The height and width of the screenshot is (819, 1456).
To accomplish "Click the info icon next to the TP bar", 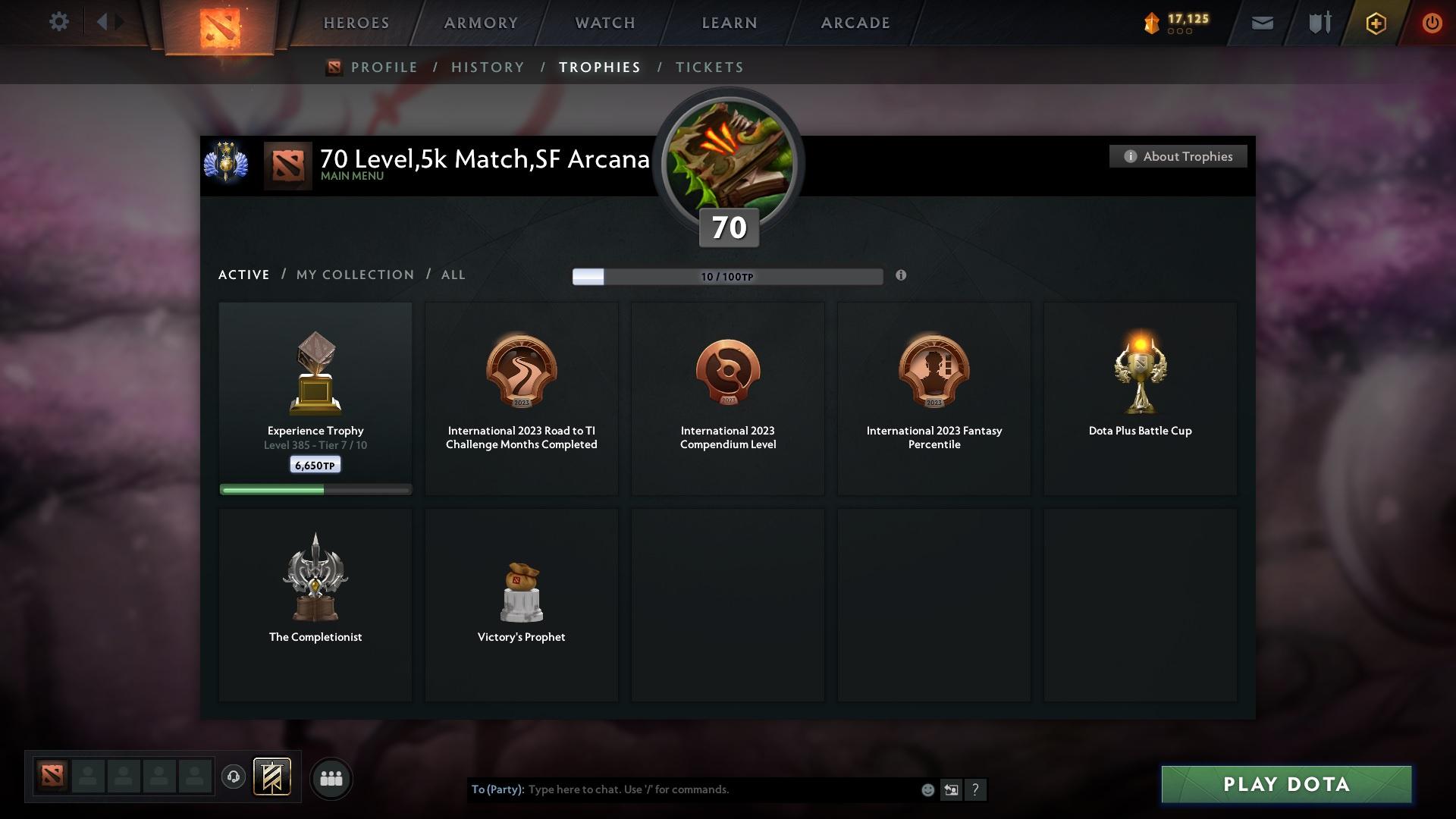I will [x=902, y=276].
